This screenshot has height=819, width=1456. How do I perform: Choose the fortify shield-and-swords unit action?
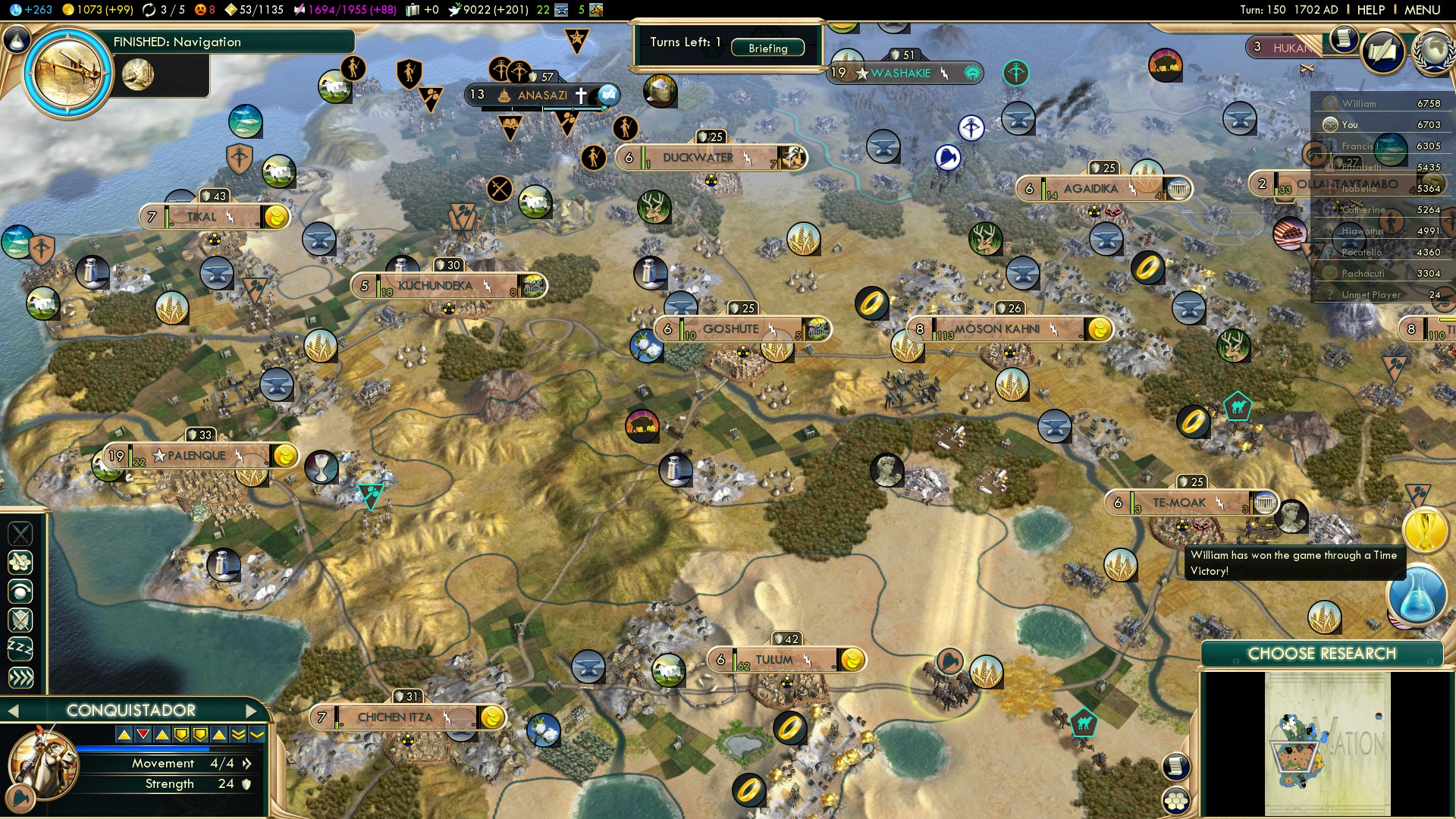click(20, 620)
